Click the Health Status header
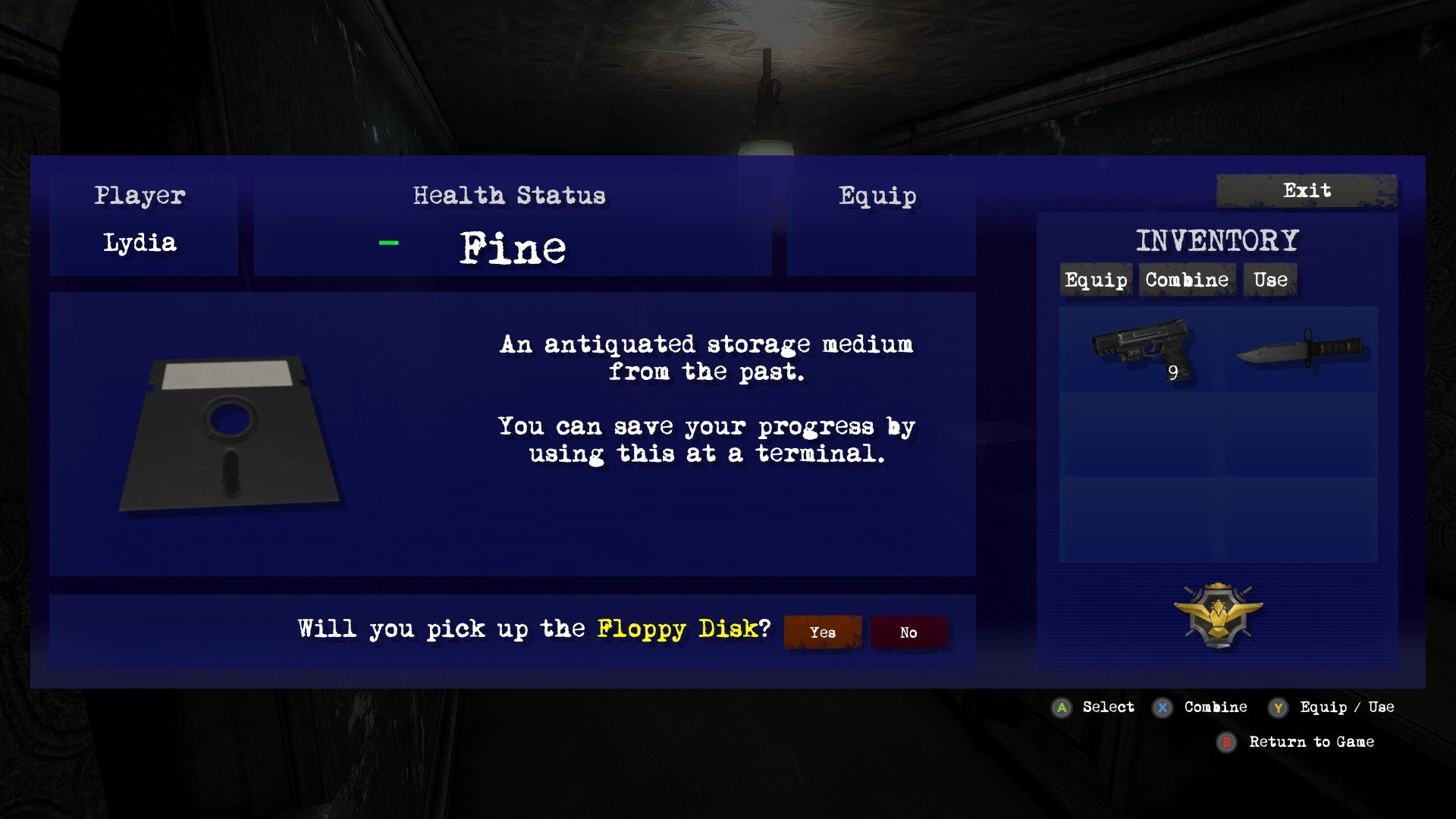Viewport: 1456px width, 819px height. point(509,196)
